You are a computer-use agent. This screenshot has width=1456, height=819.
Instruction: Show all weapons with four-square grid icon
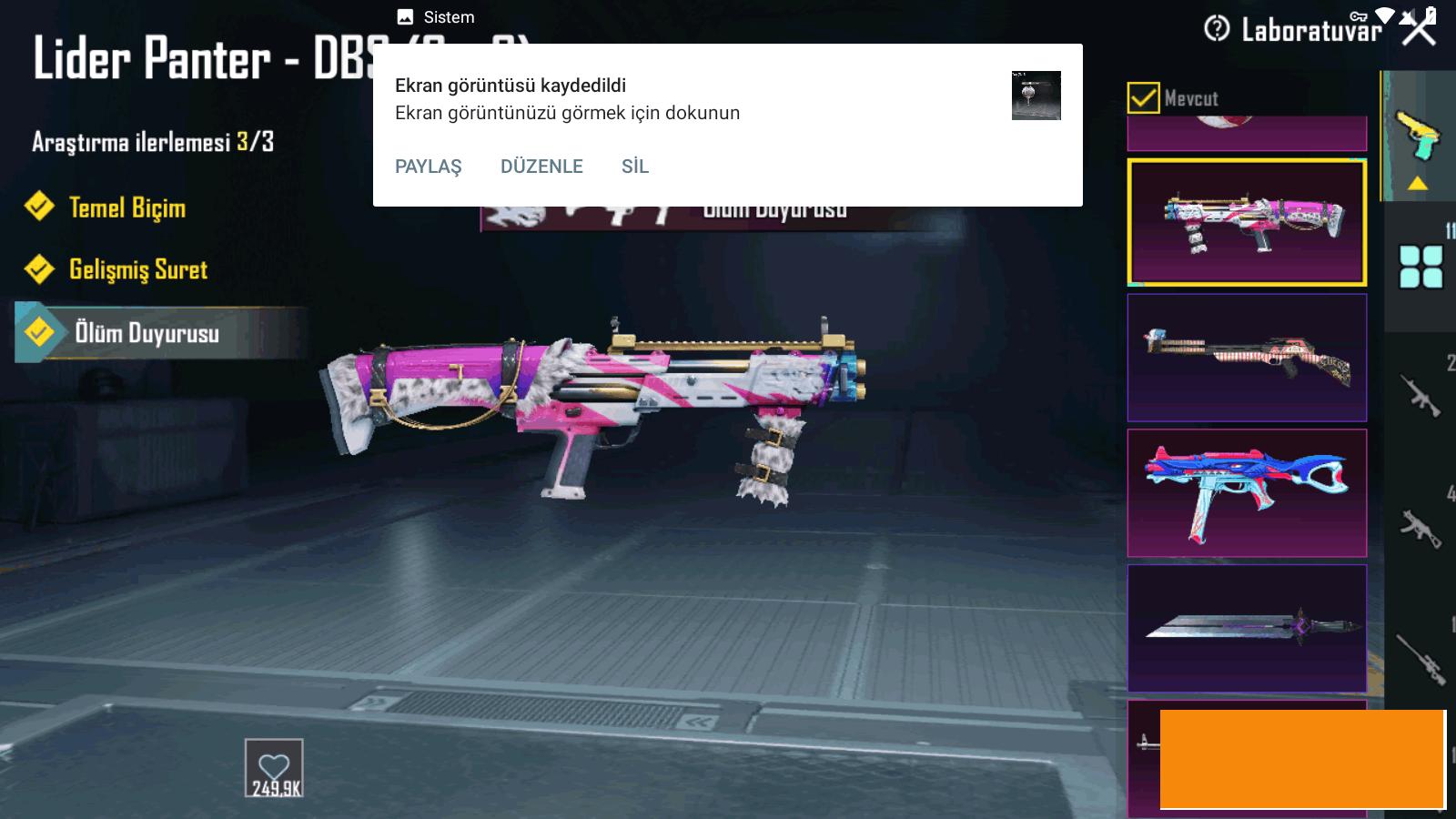pos(1421,267)
